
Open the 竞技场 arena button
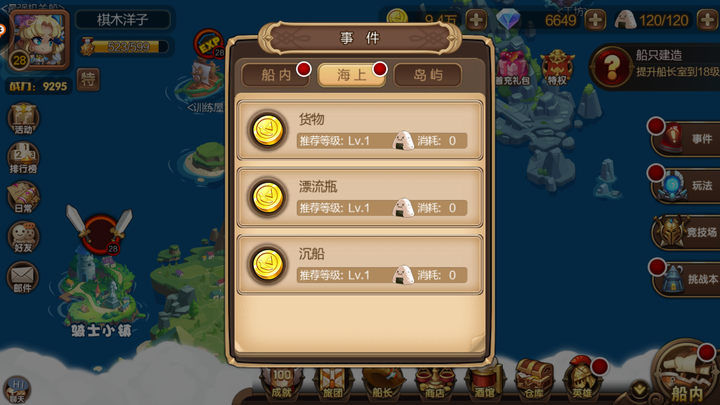pyautogui.click(x=686, y=233)
